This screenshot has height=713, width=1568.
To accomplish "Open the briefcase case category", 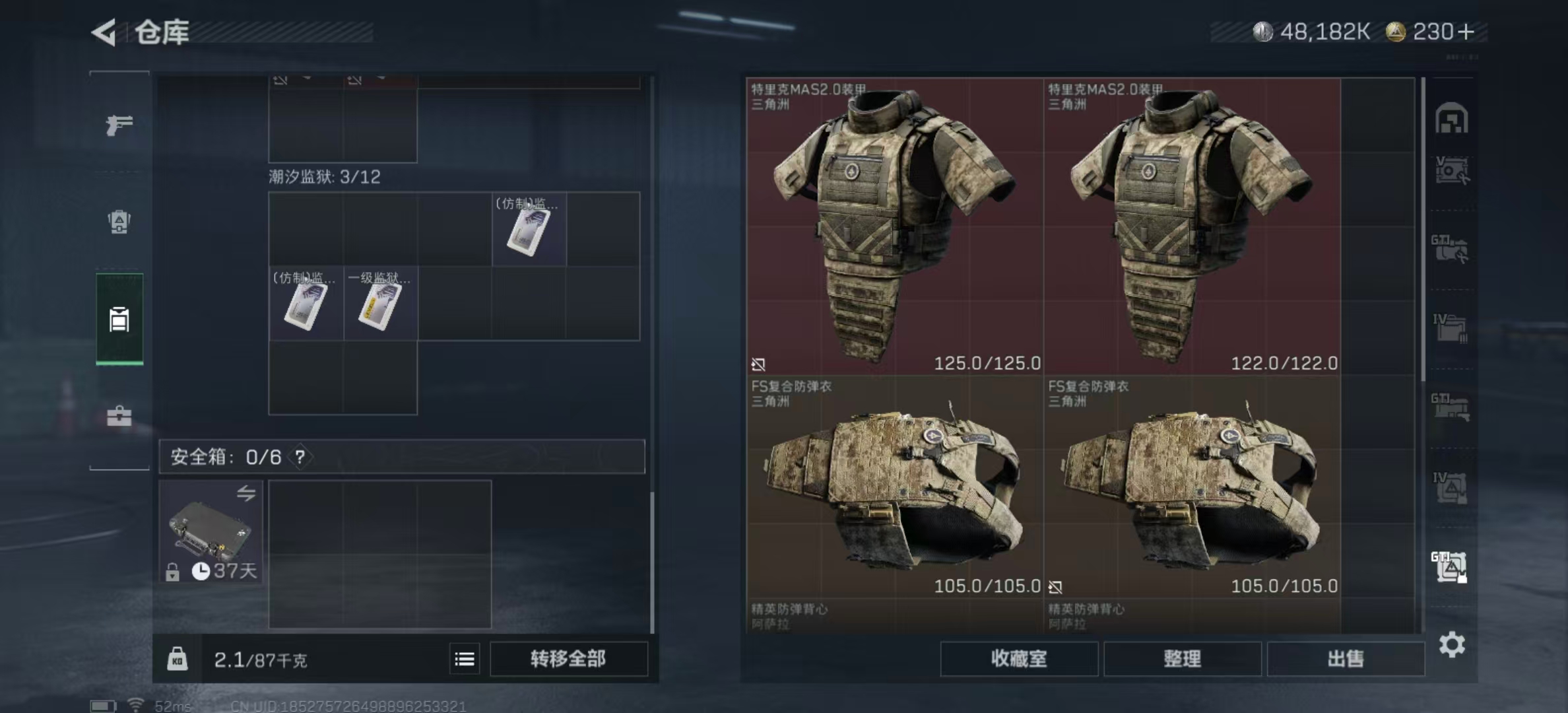I will (x=119, y=416).
